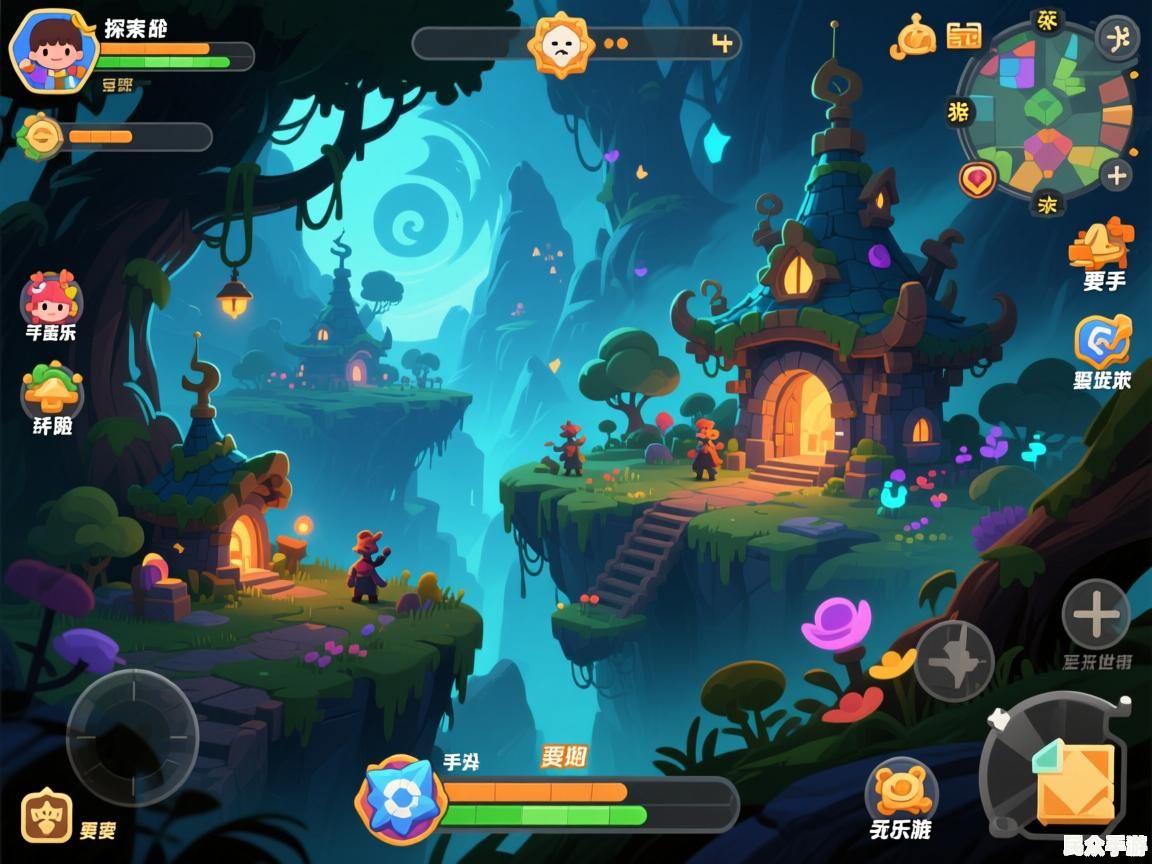1152x864 pixels.
Task: Activate the blue star skill icon
Action: 400,797
